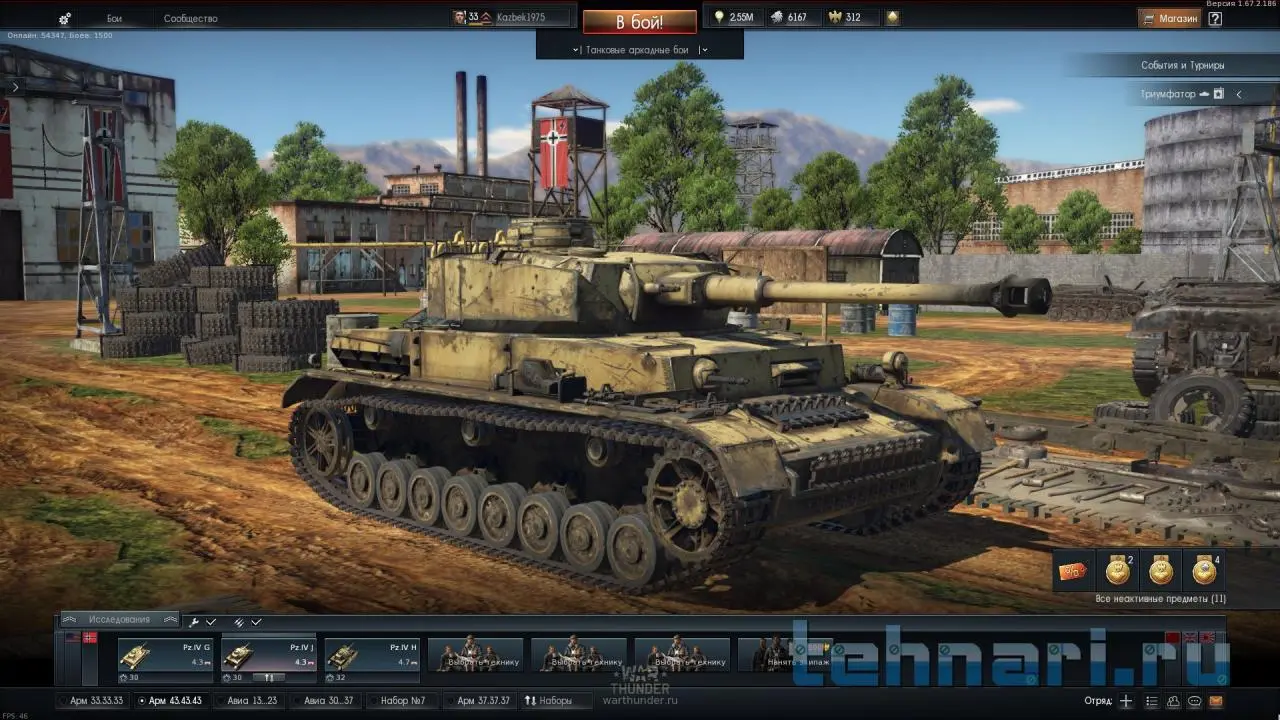Open the gear settings menu
This screenshot has height=720, width=1280.
click(65, 18)
